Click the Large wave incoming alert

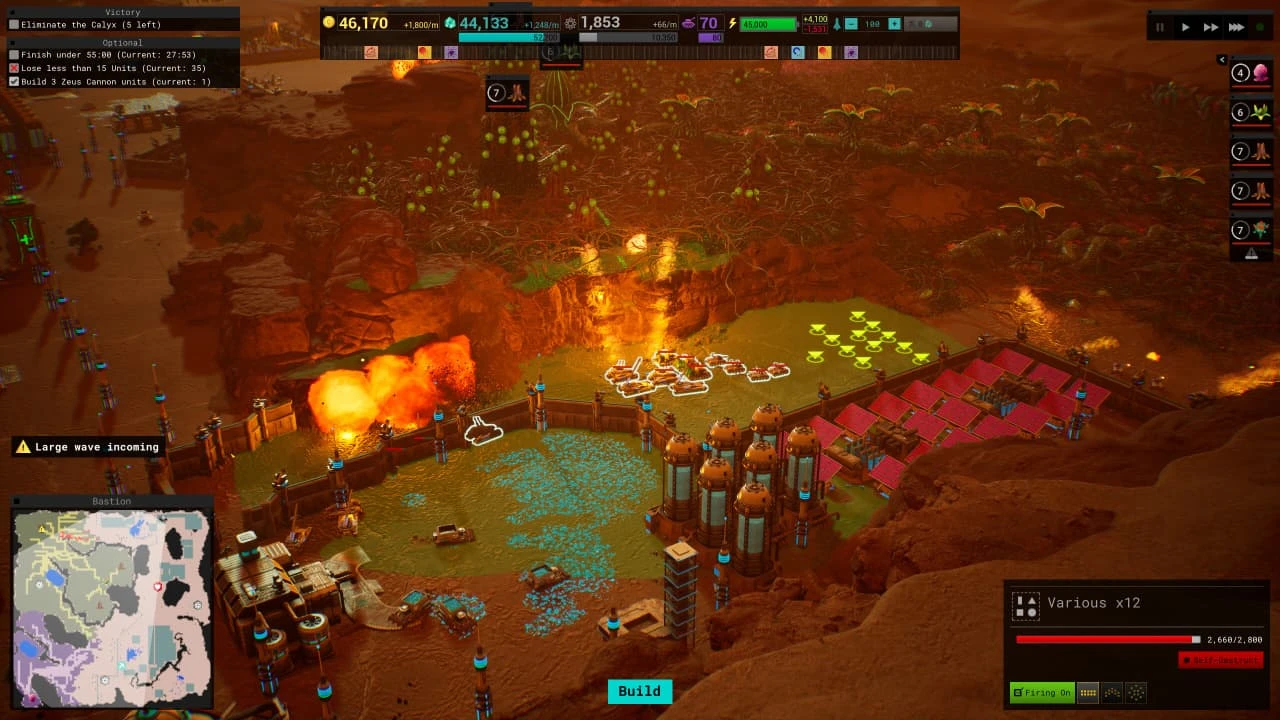tap(88, 447)
